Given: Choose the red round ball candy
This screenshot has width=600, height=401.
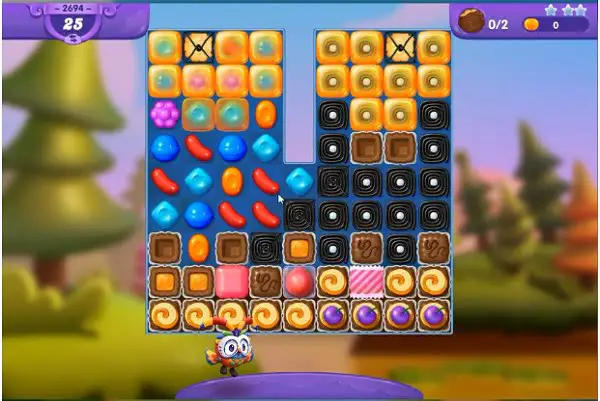Looking at the screenshot, I should click(299, 281).
